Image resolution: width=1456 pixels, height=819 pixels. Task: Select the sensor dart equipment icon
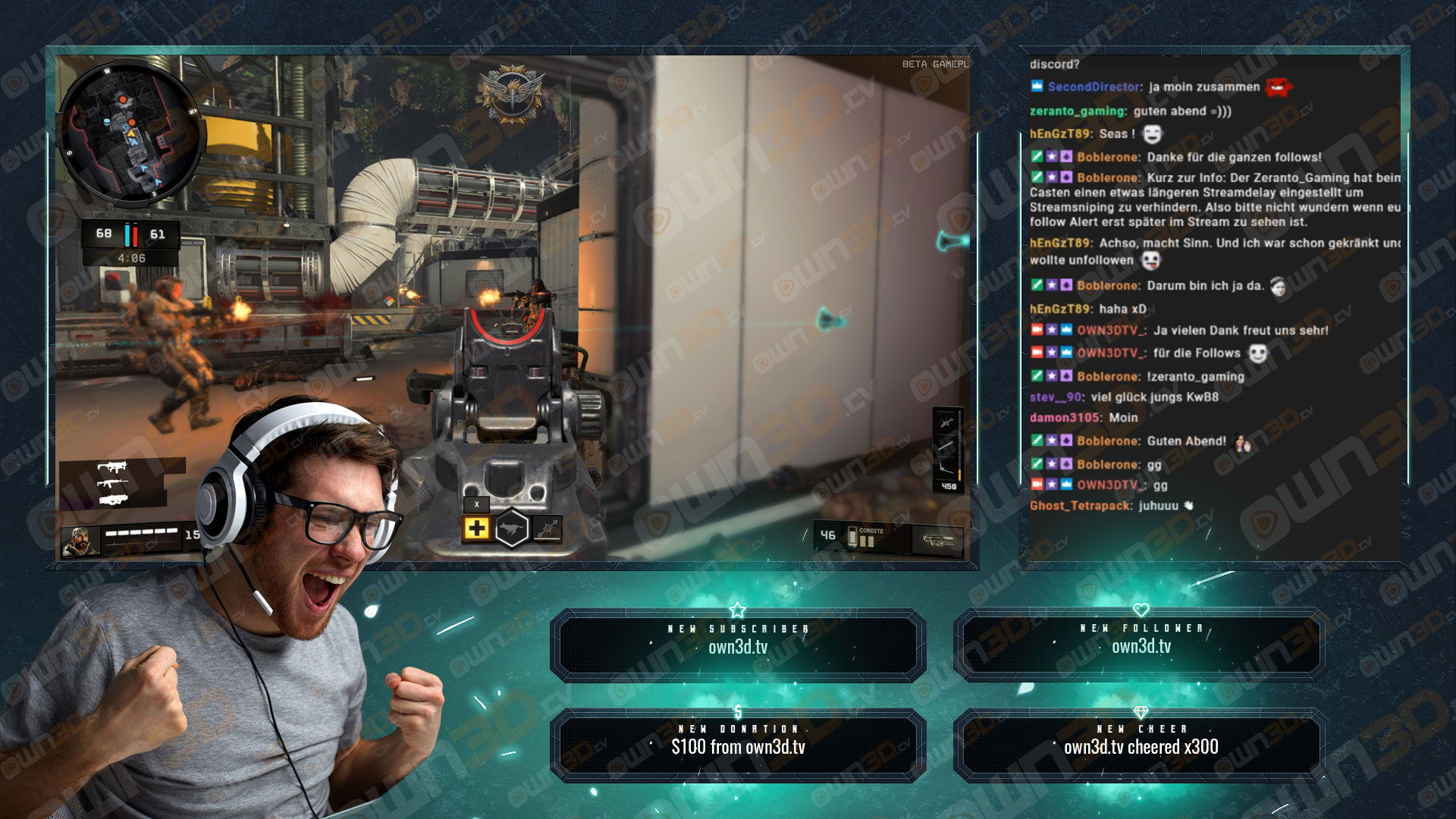pos(547,528)
